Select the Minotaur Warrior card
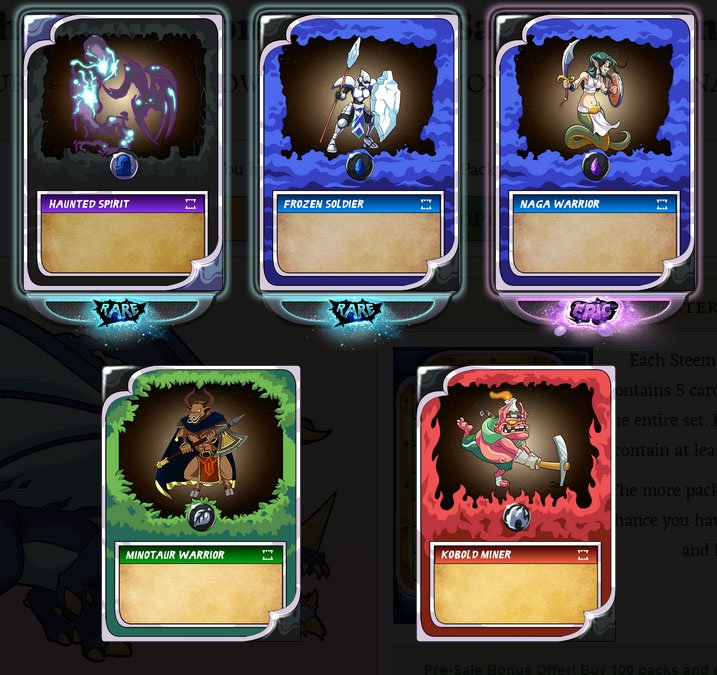 [x=200, y=500]
